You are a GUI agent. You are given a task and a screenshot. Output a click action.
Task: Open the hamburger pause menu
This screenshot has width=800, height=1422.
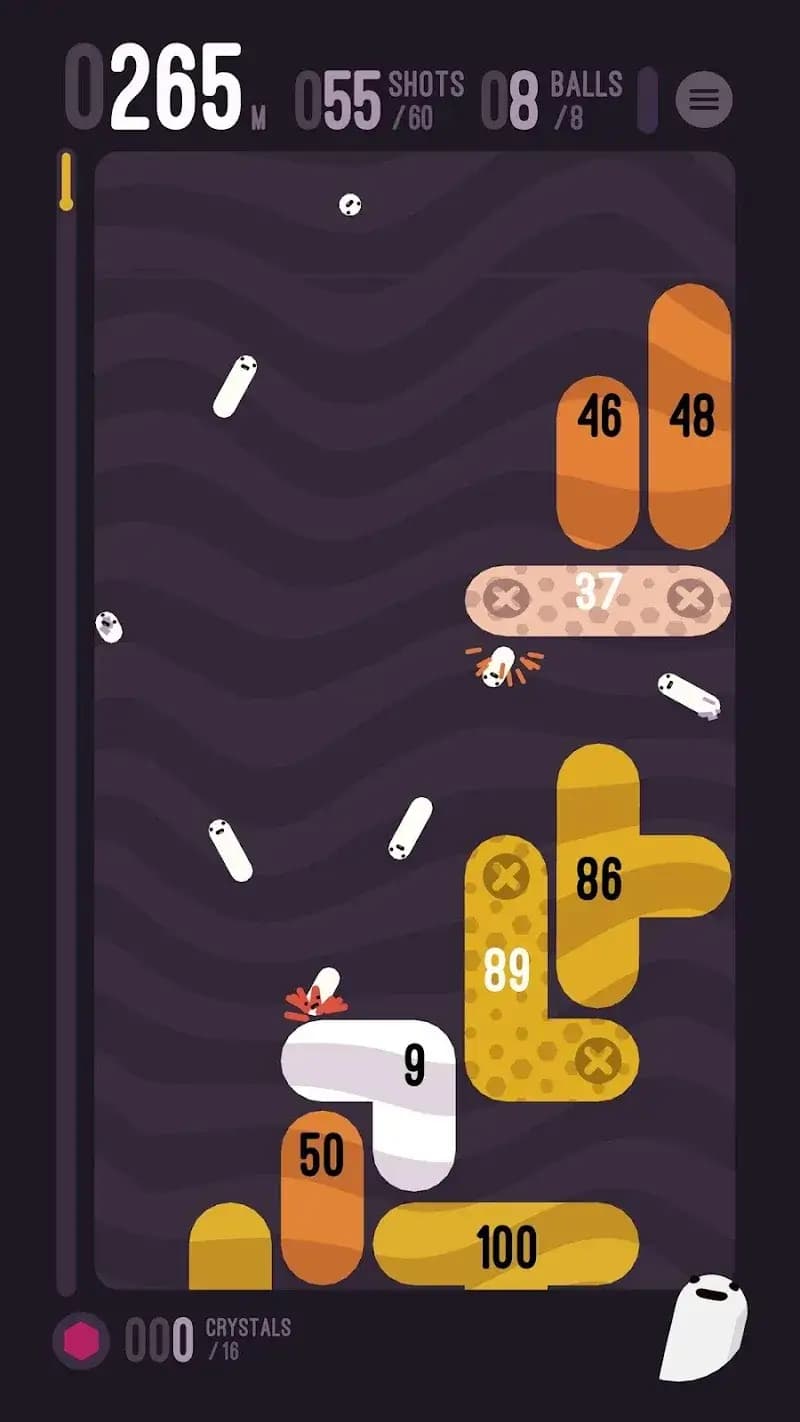tap(704, 99)
